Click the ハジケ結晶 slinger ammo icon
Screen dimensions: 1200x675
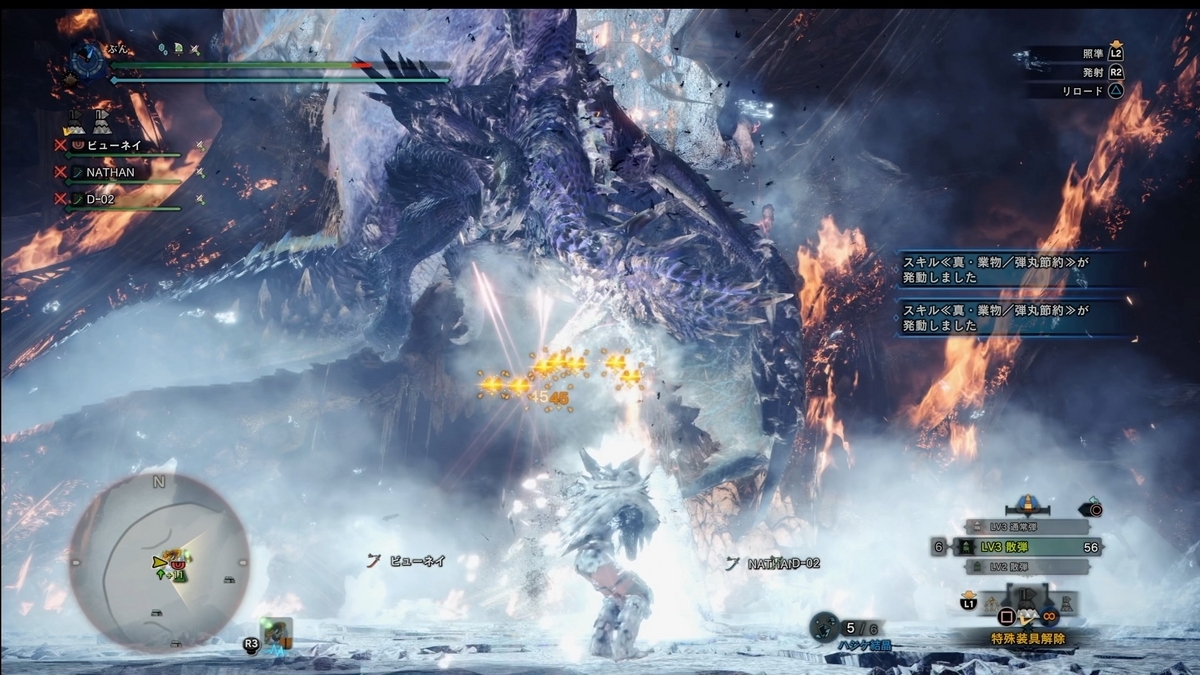[825, 627]
